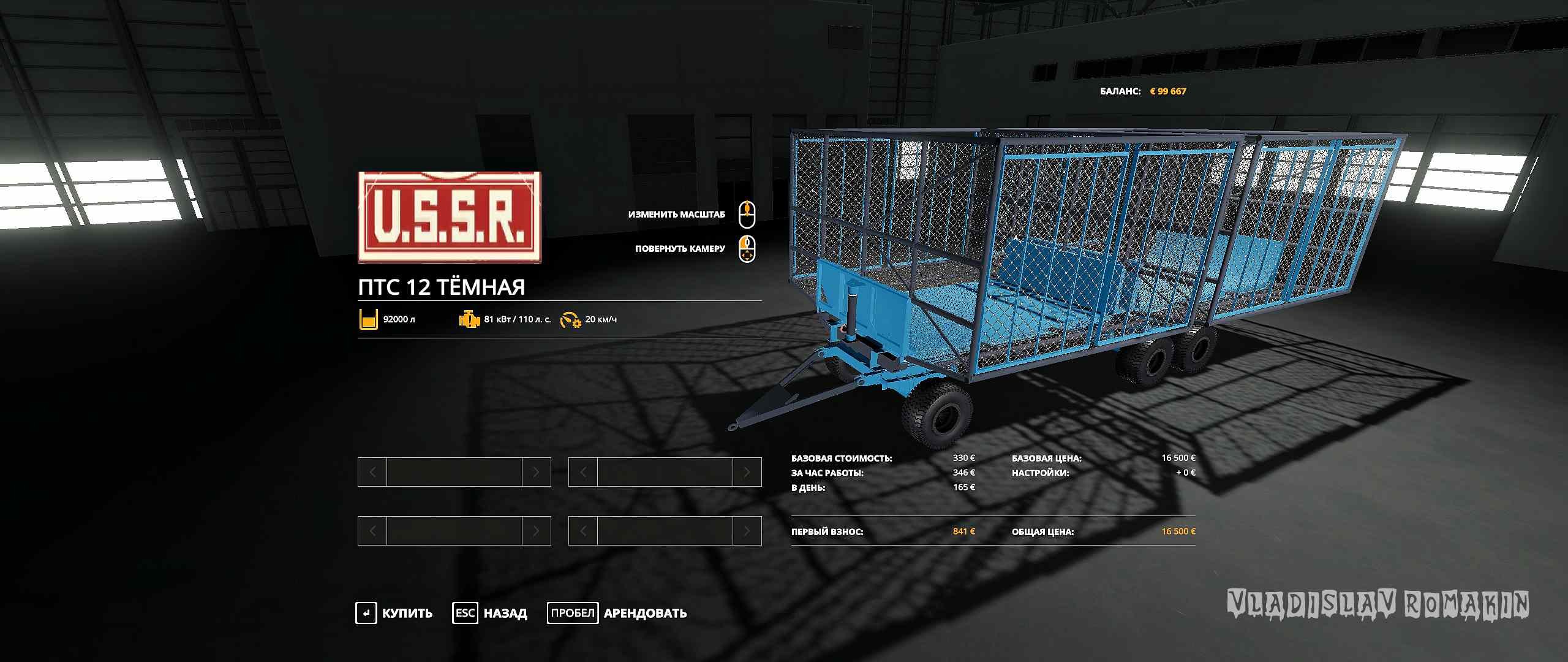Buy the ПТС 12 trailer via КУПИТЬ
Image resolution: width=1568 pixels, height=662 pixels.
[x=395, y=613]
